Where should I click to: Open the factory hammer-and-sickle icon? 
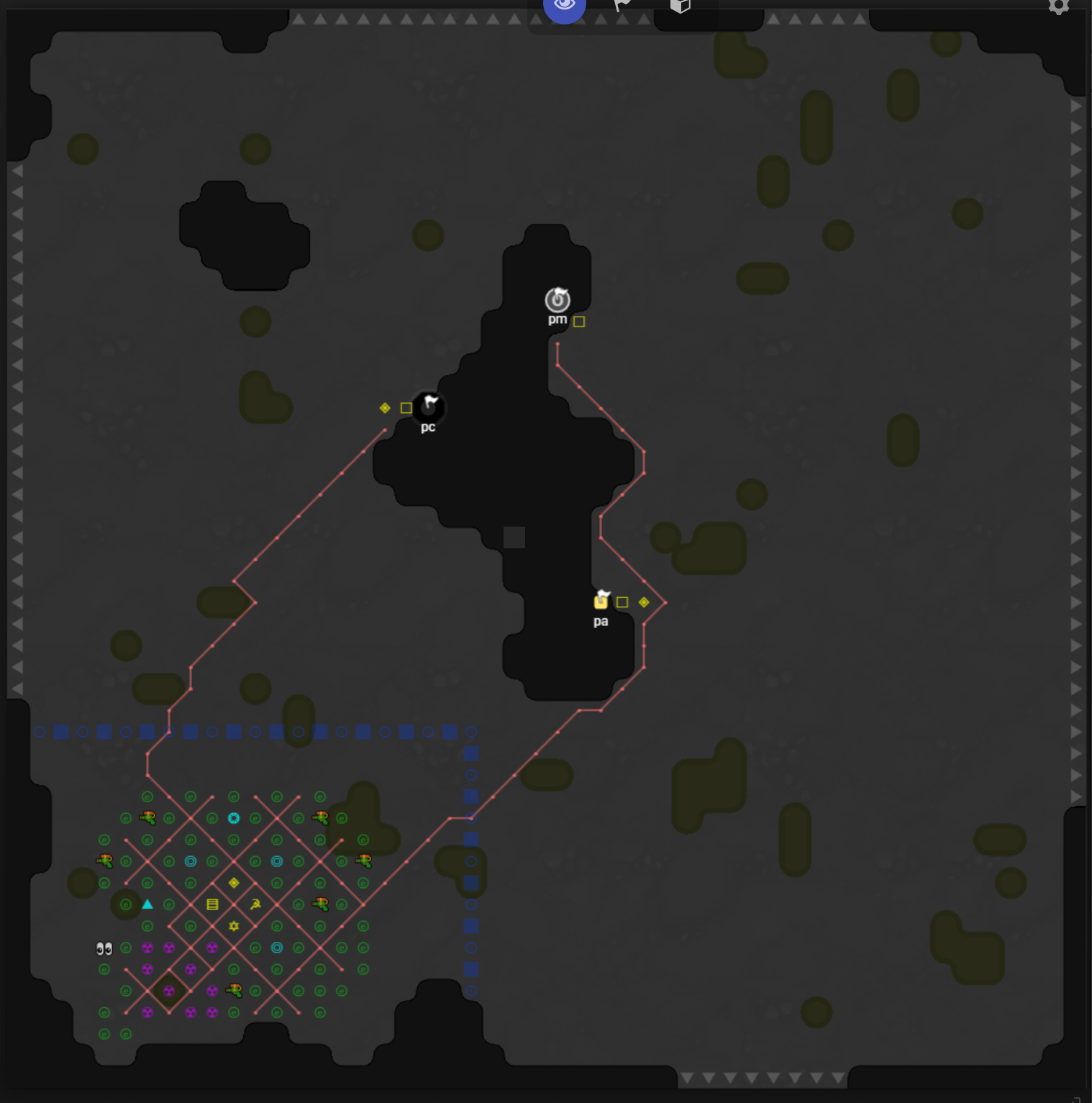coord(255,904)
